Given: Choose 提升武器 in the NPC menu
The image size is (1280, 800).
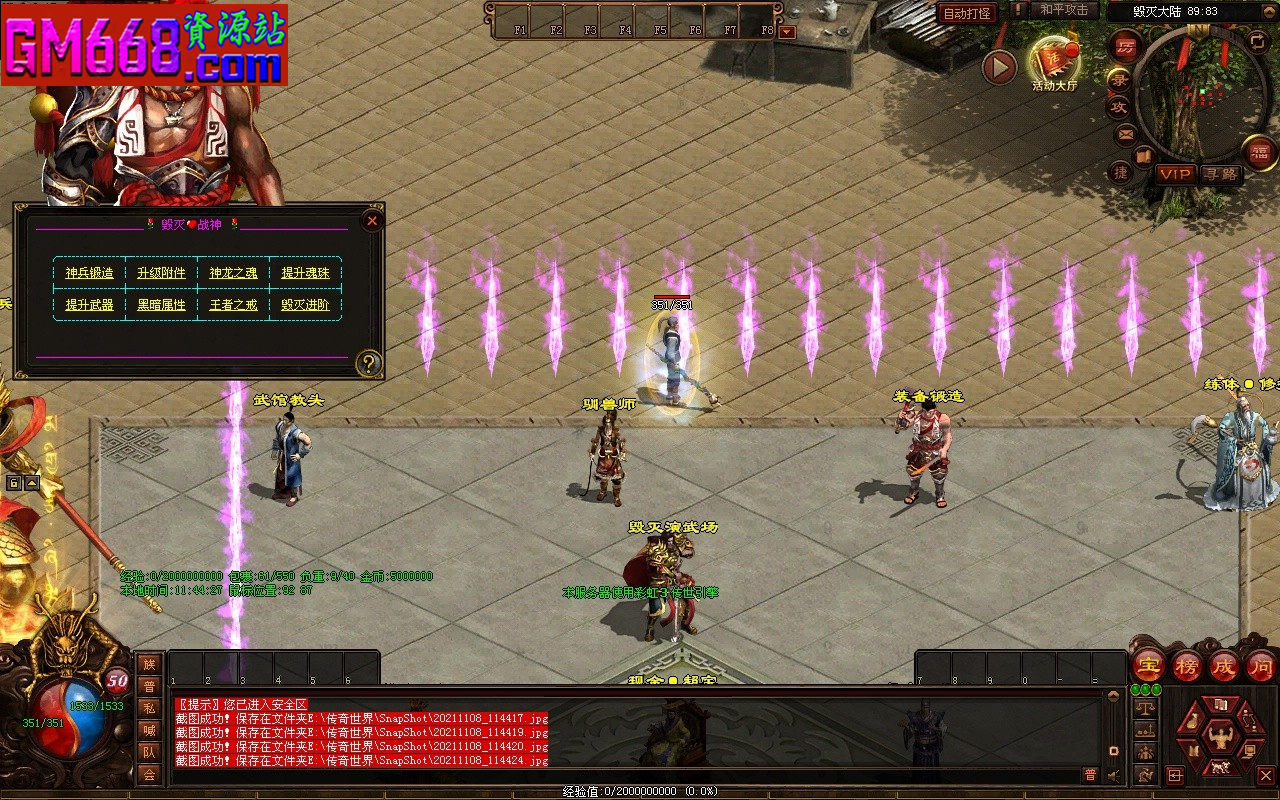Looking at the screenshot, I should (x=90, y=305).
